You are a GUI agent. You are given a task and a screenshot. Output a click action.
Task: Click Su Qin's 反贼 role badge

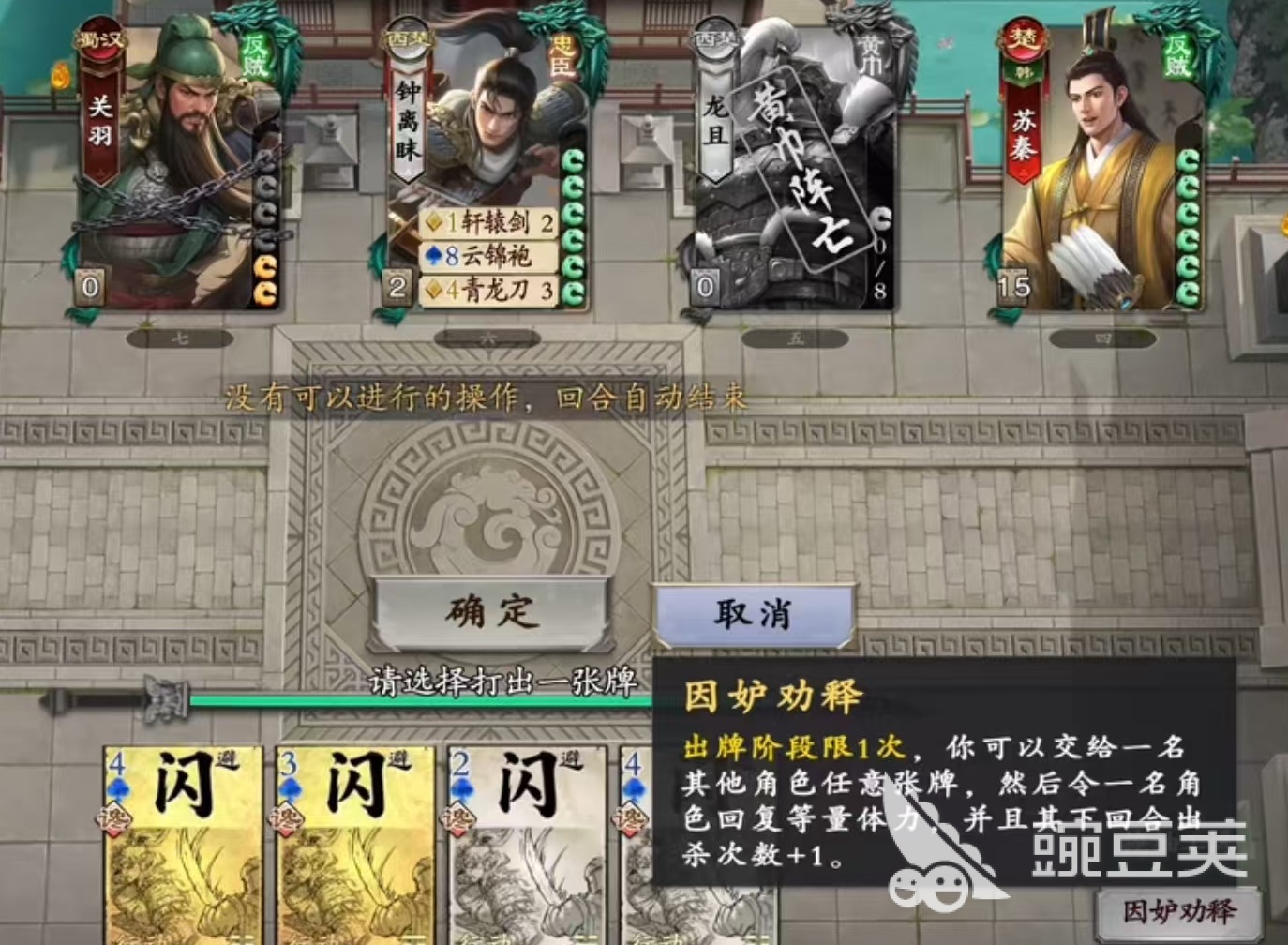point(1177,56)
